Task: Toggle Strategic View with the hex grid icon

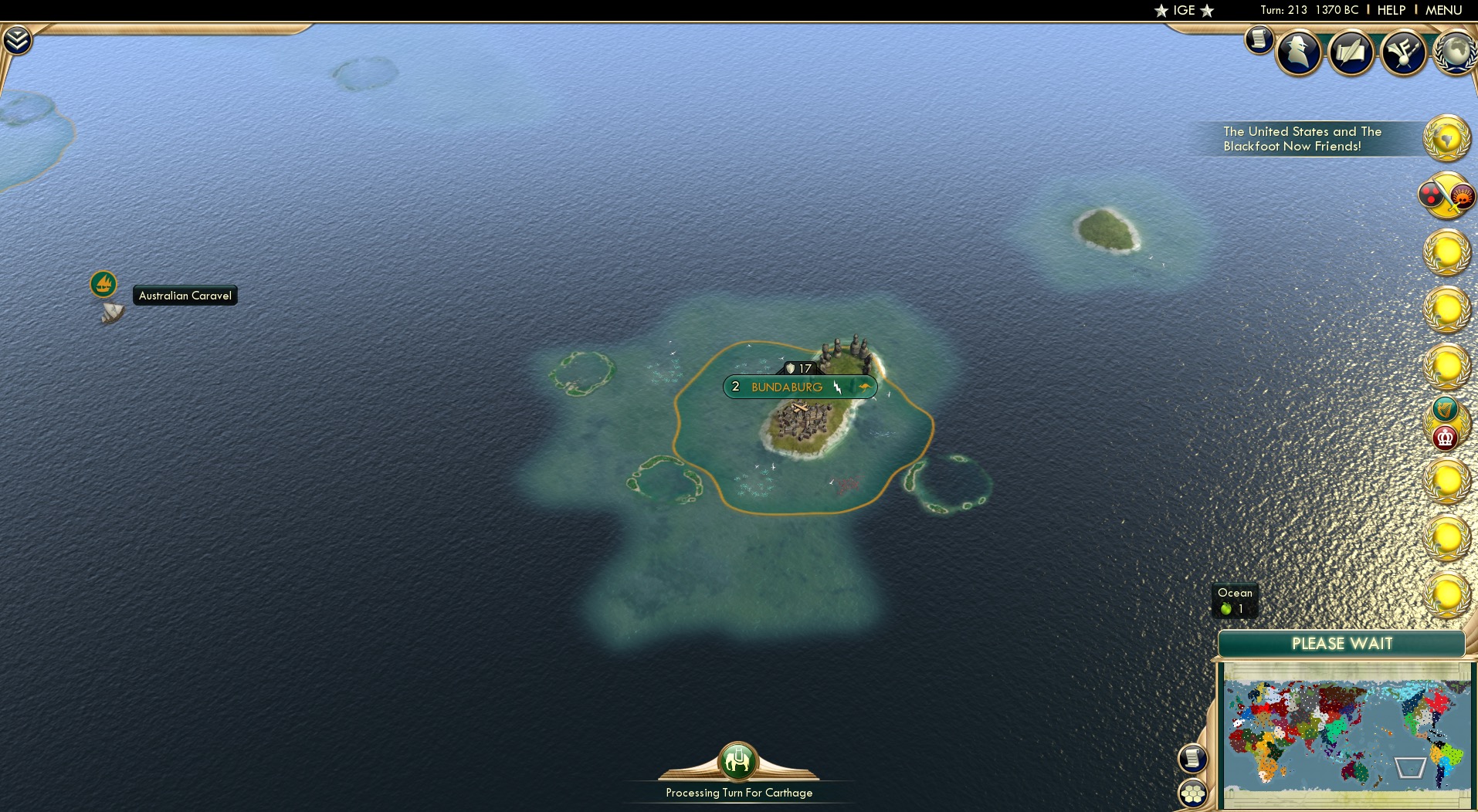Action: 1193,792
